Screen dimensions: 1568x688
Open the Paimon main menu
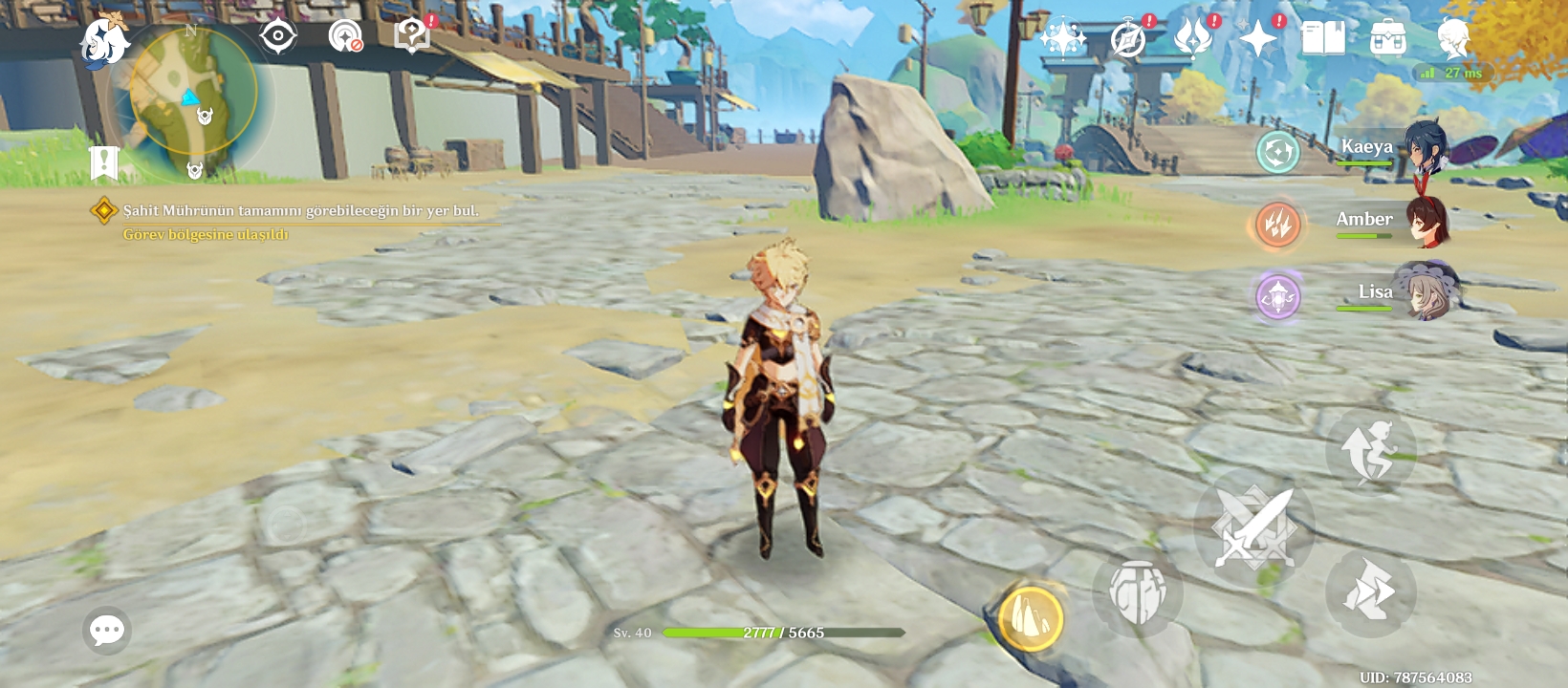pyautogui.click(x=103, y=42)
